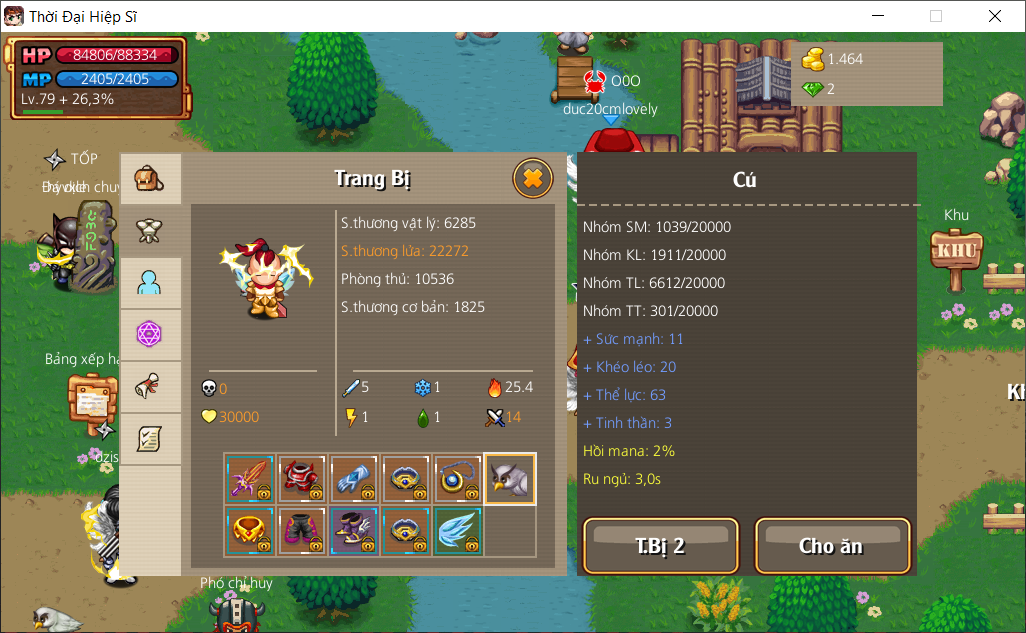Choose the red chest armor slot
Screen dimensions: 1026x633
pos(302,479)
